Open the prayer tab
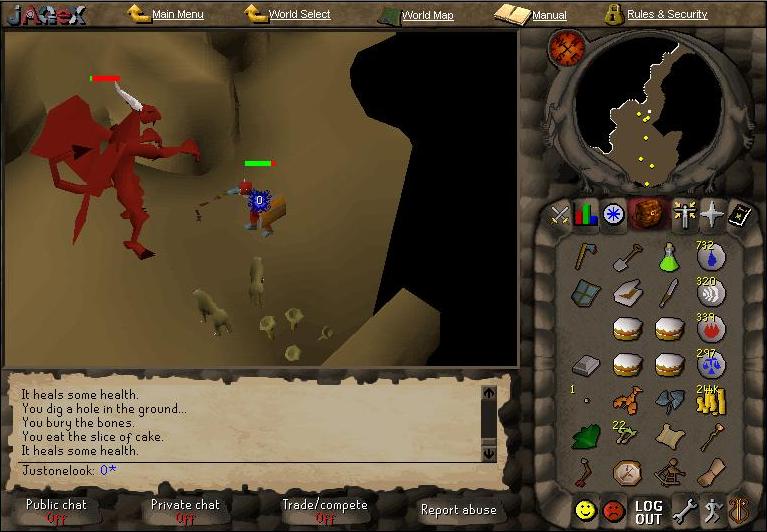 [711, 214]
